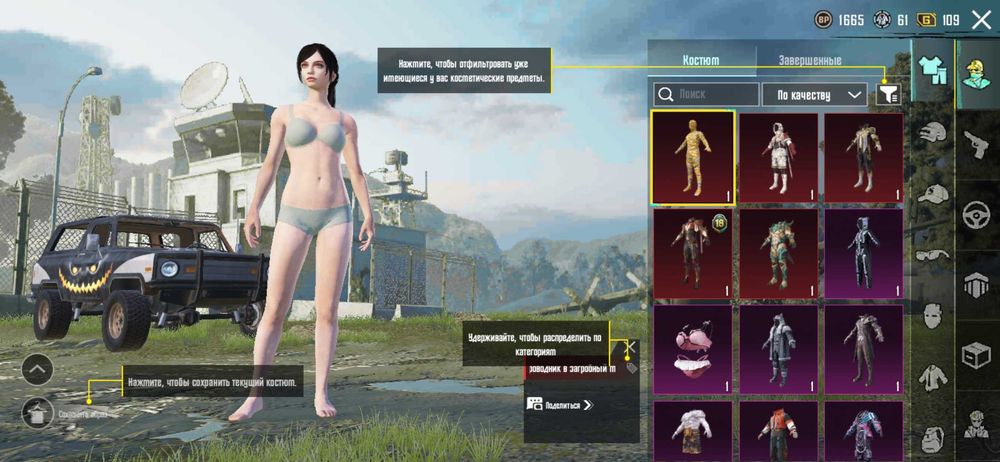Select the pink bikini outfit
The width and height of the screenshot is (1000, 462).
[x=692, y=349]
